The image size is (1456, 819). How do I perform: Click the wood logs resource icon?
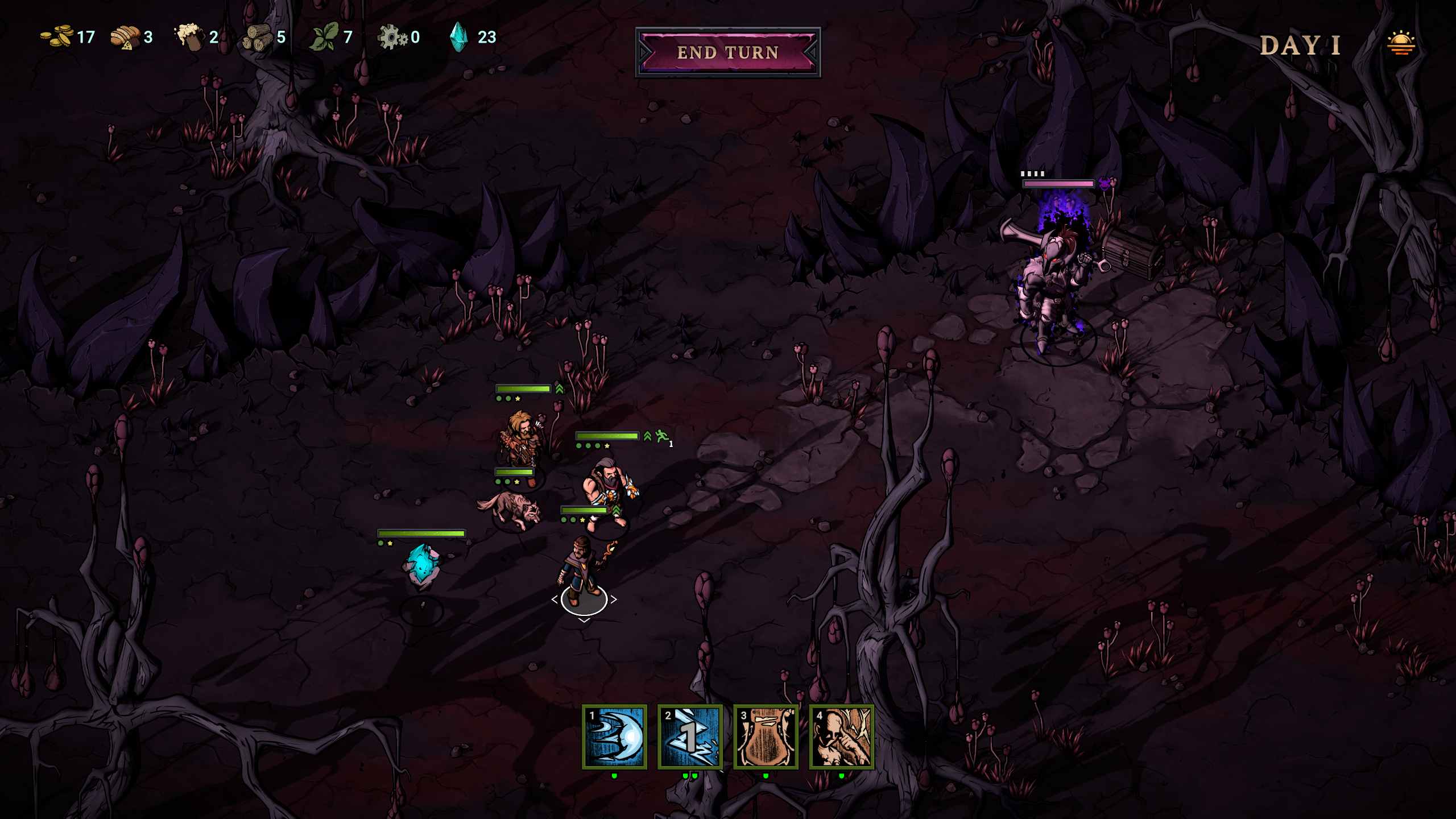(259, 39)
